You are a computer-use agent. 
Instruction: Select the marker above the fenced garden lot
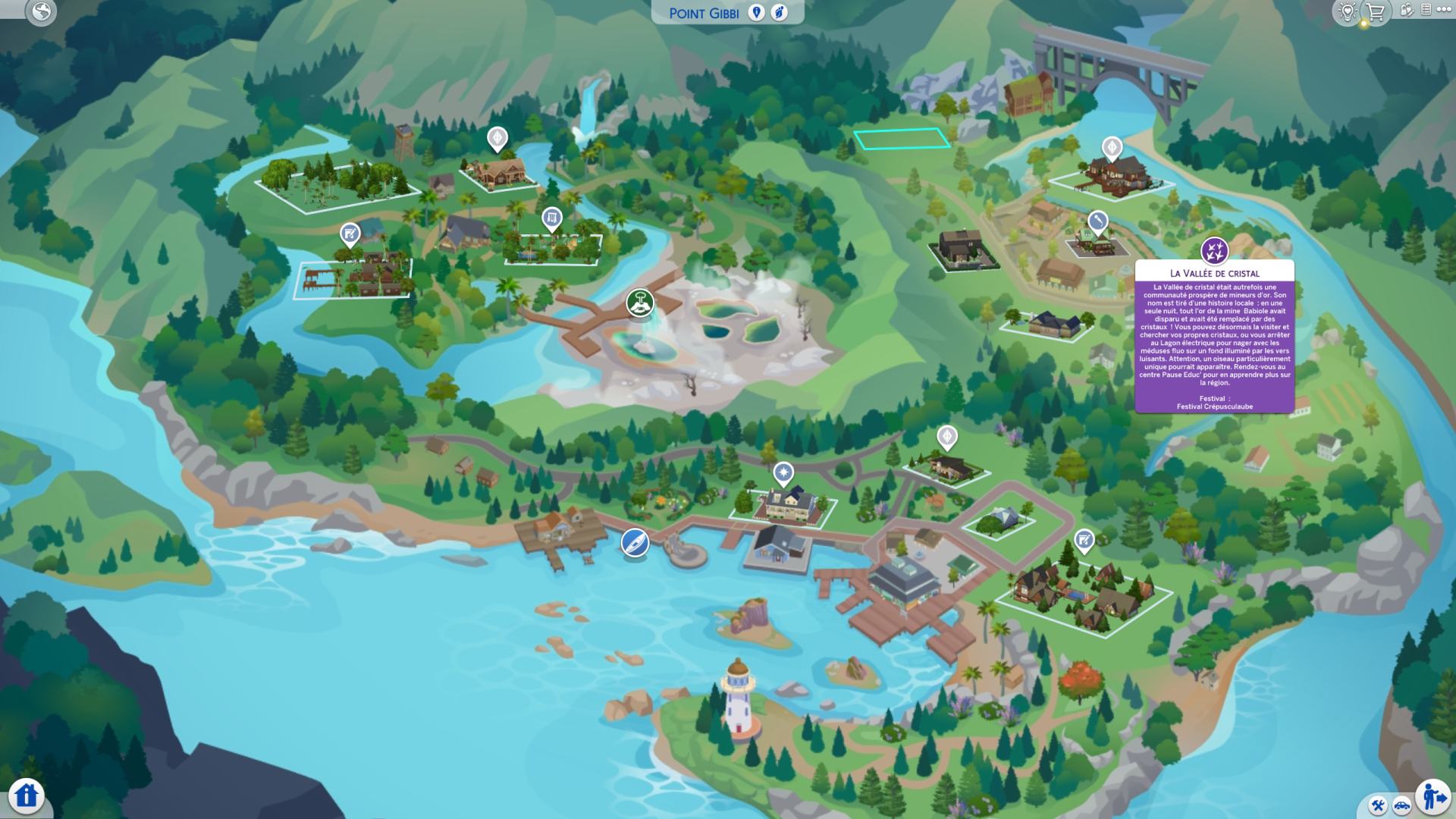pos(551,220)
